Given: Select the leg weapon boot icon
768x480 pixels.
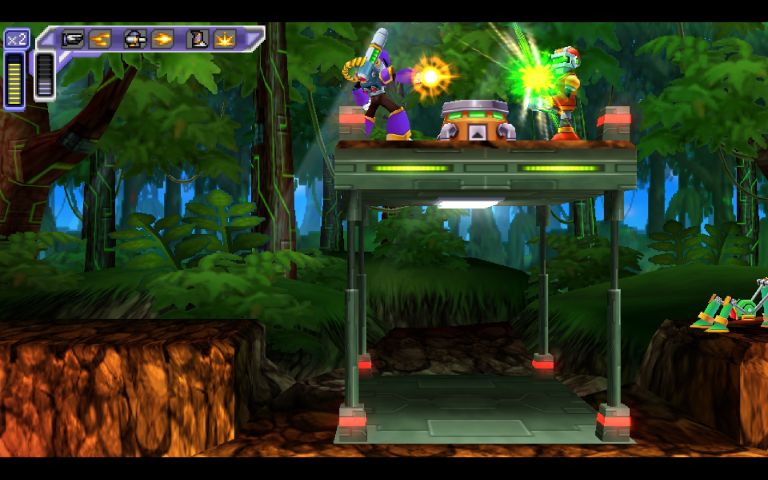Looking at the screenshot, I should (x=198, y=39).
